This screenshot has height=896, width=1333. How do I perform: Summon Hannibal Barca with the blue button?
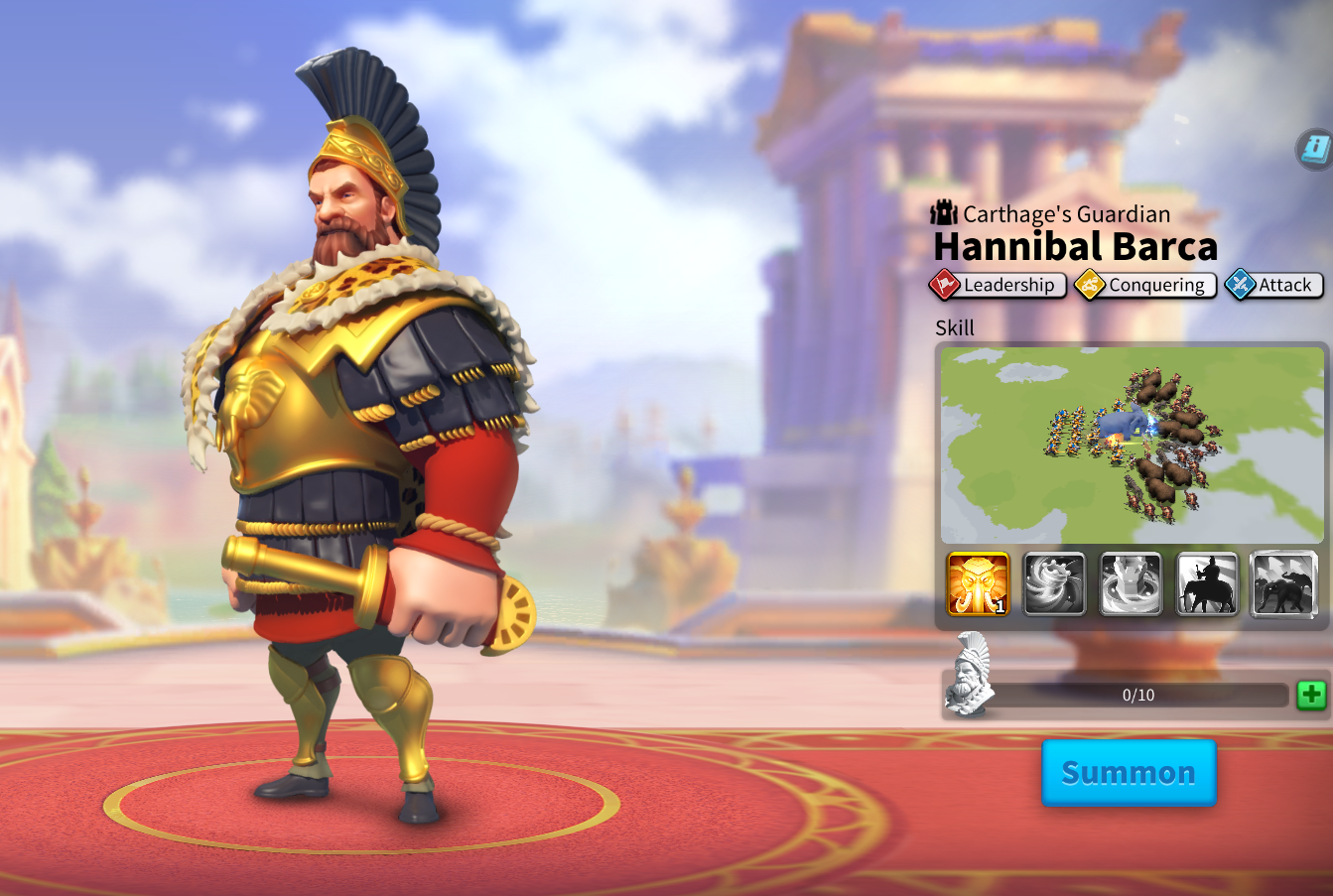point(1129,772)
